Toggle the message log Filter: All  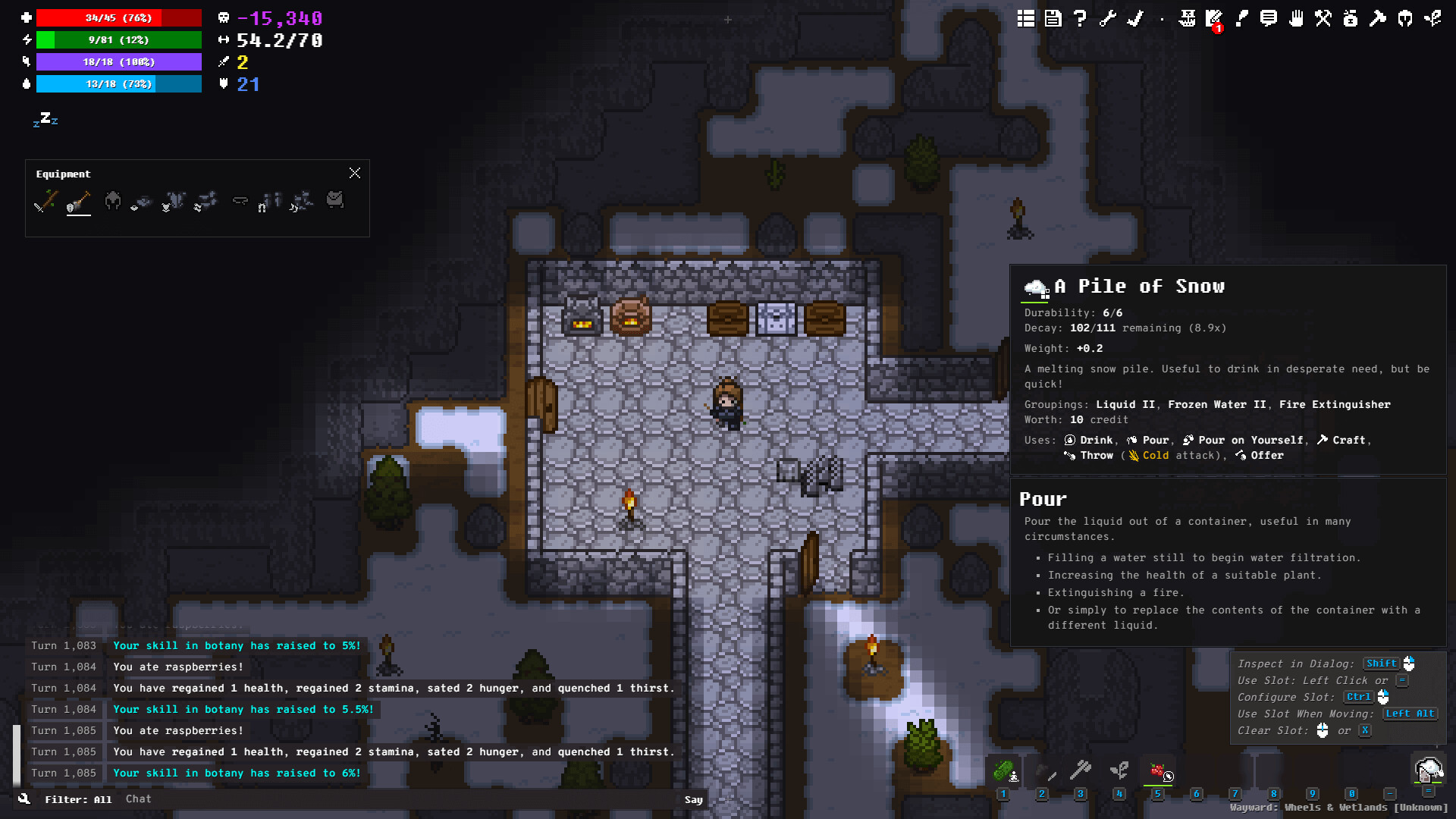click(x=78, y=799)
